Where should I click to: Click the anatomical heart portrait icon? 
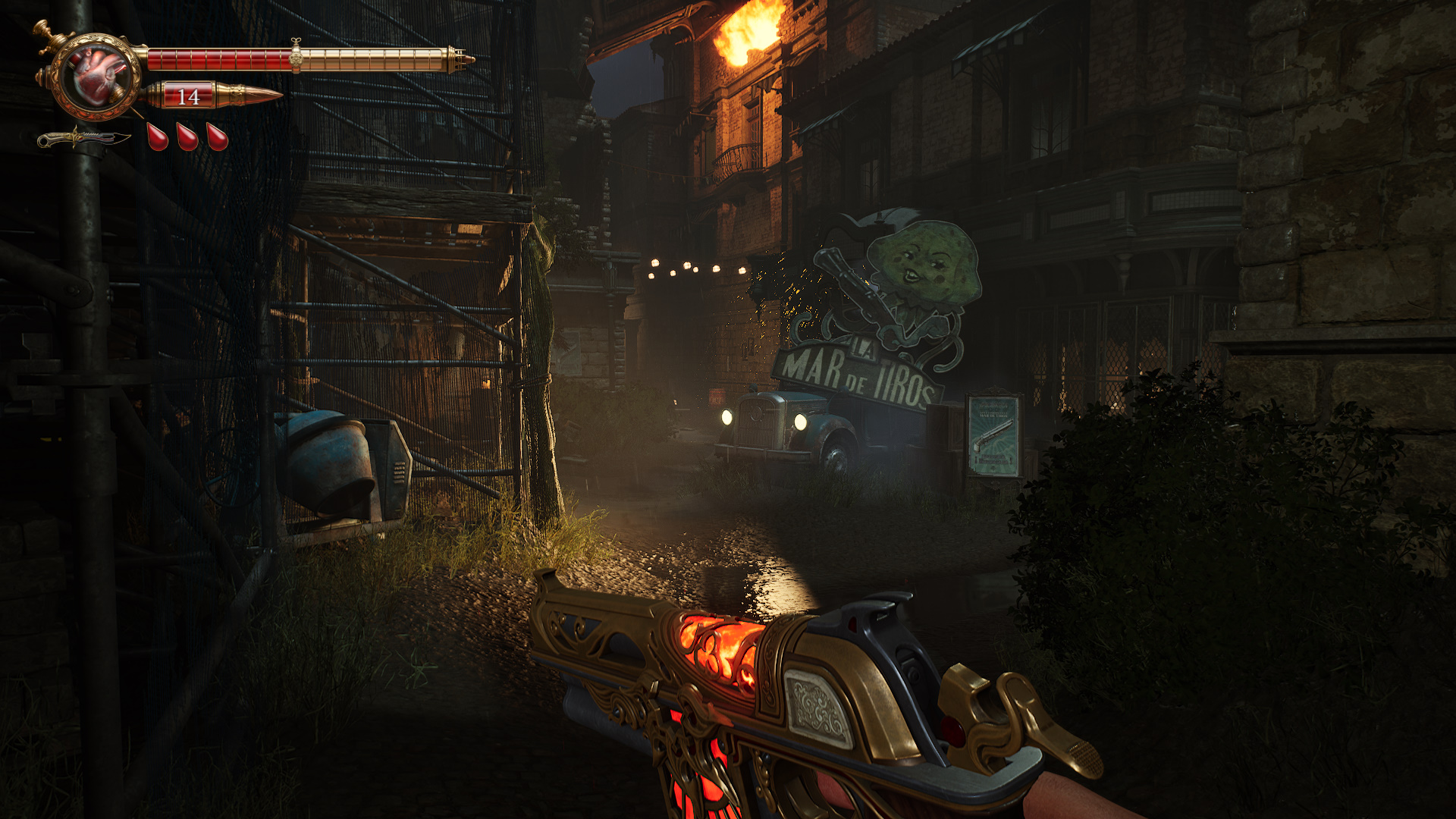tap(96, 76)
